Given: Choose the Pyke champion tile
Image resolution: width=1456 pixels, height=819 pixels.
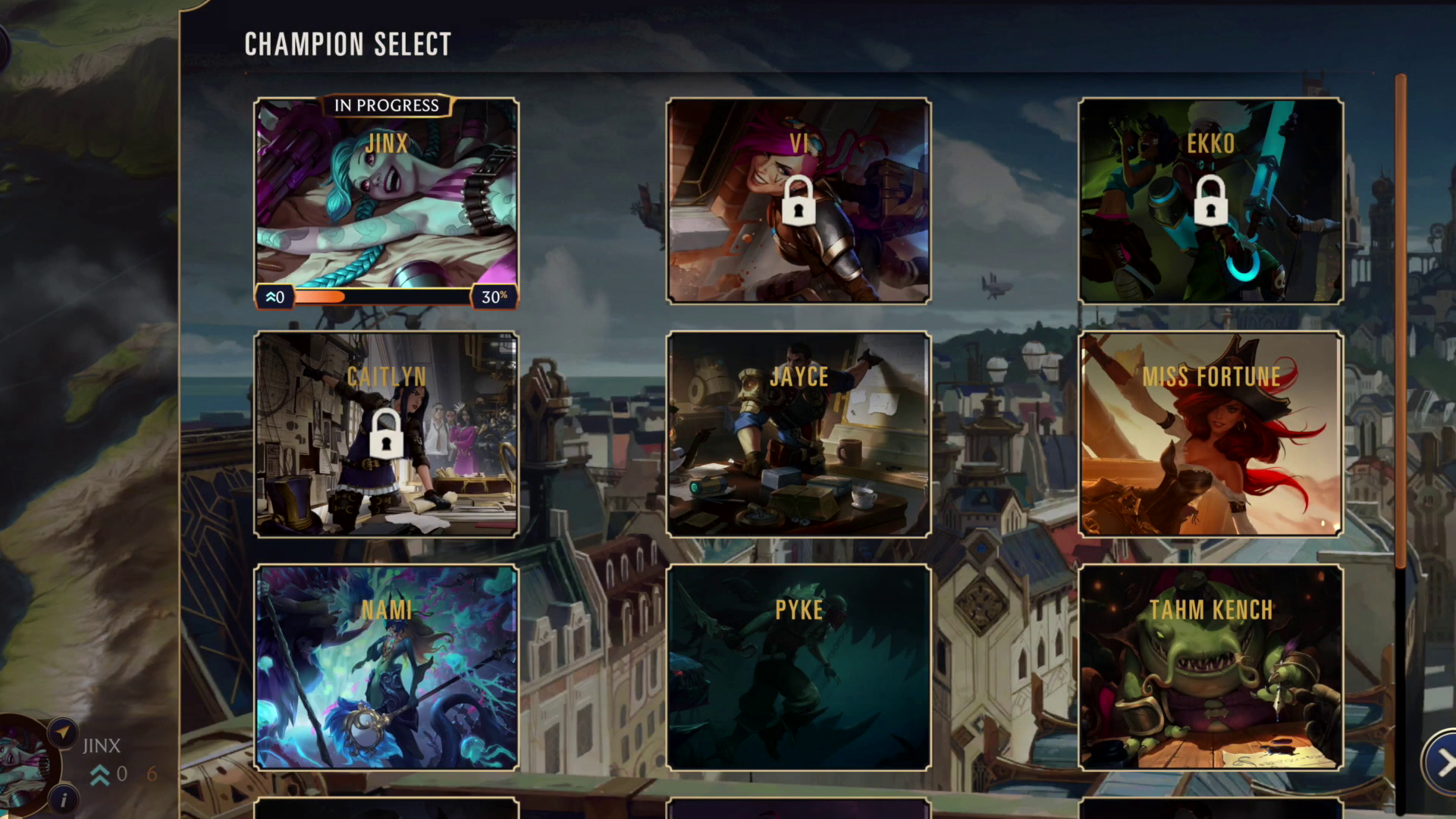Looking at the screenshot, I should coord(798,667).
